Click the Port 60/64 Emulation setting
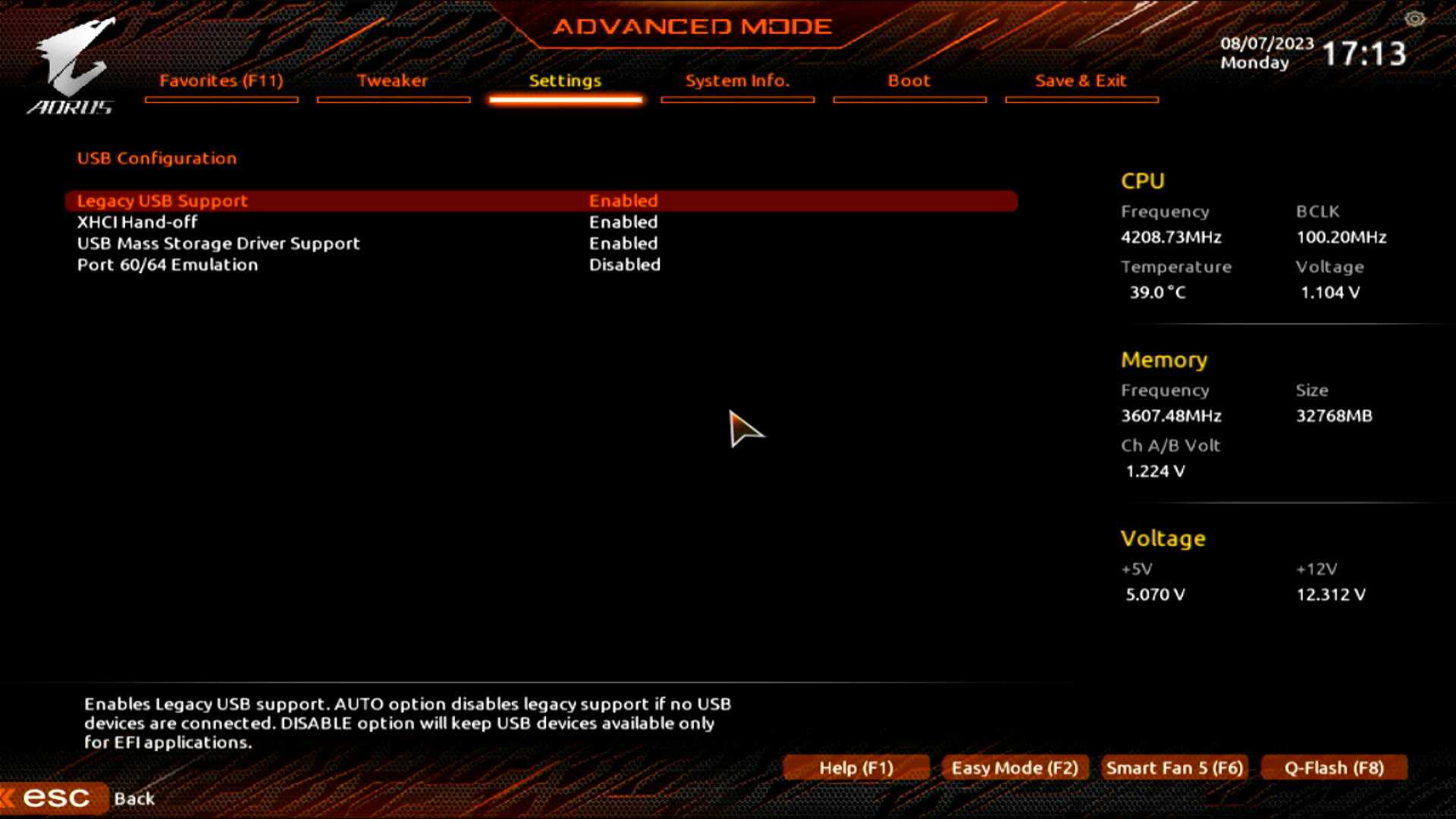 pyautogui.click(x=168, y=265)
